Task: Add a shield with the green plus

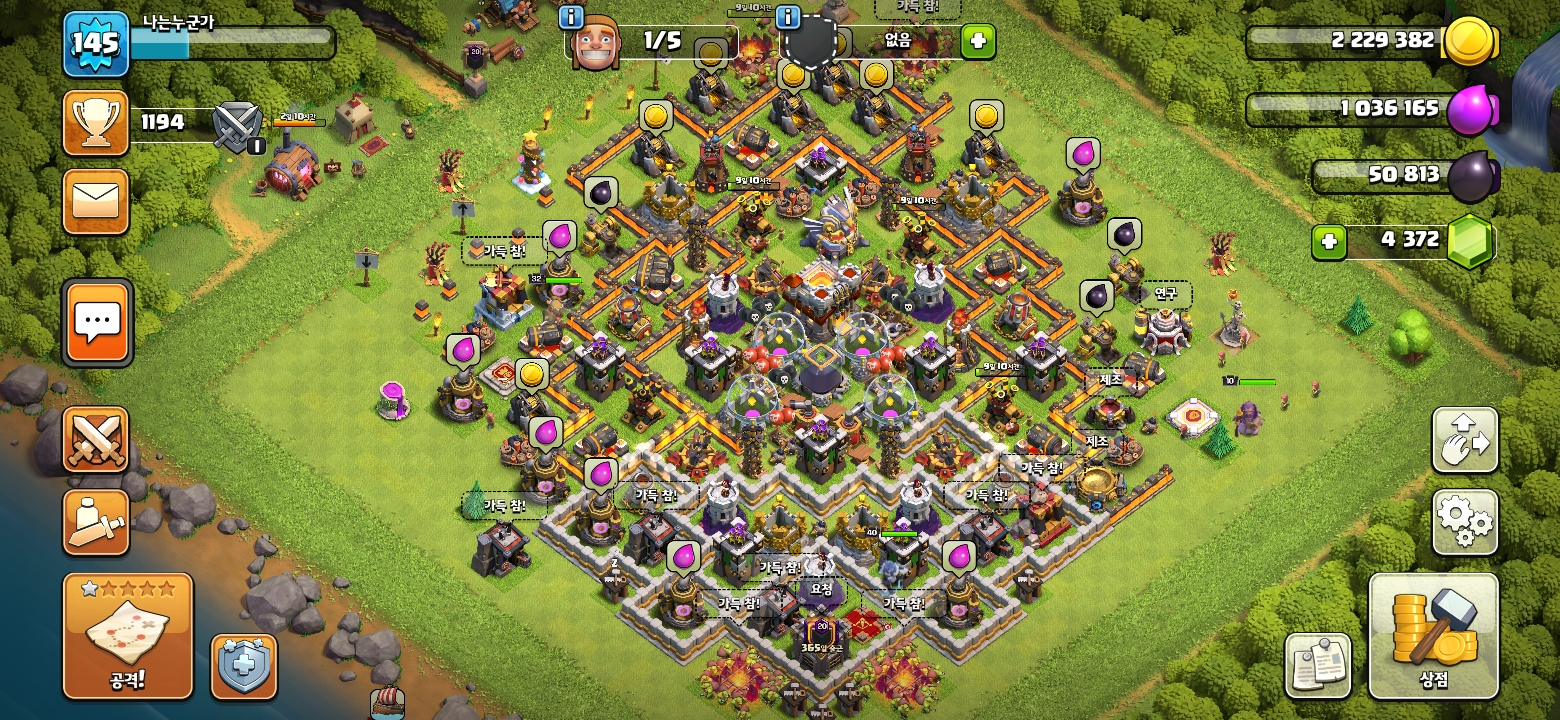Action: click(978, 41)
